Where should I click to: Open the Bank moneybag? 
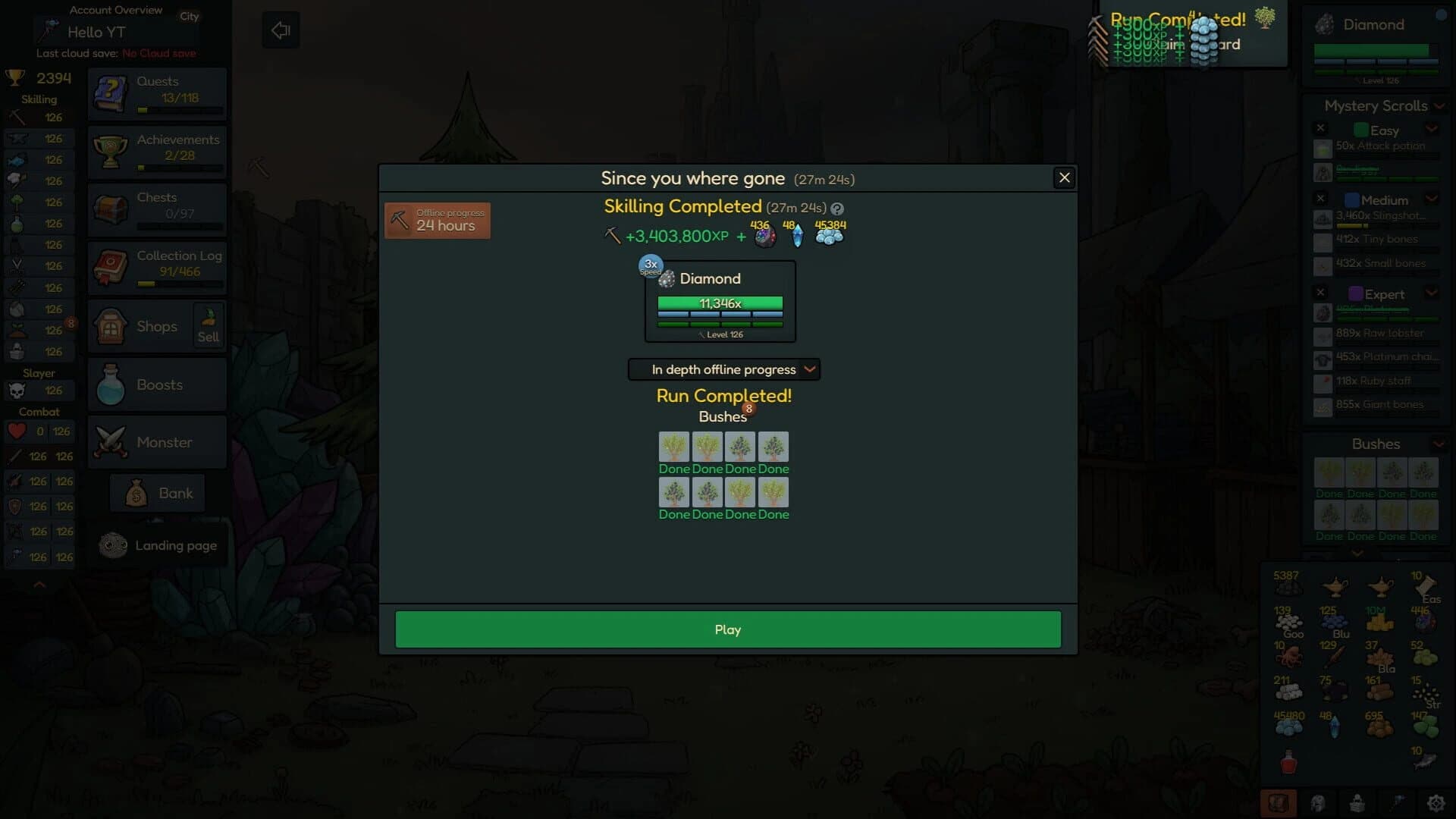157,493
